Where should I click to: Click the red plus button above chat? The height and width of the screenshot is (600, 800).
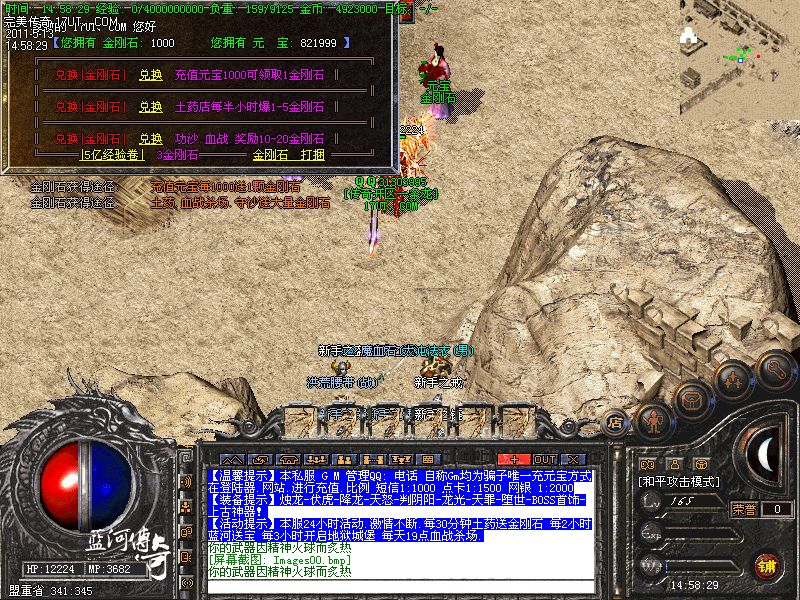[x=513, y=459]
